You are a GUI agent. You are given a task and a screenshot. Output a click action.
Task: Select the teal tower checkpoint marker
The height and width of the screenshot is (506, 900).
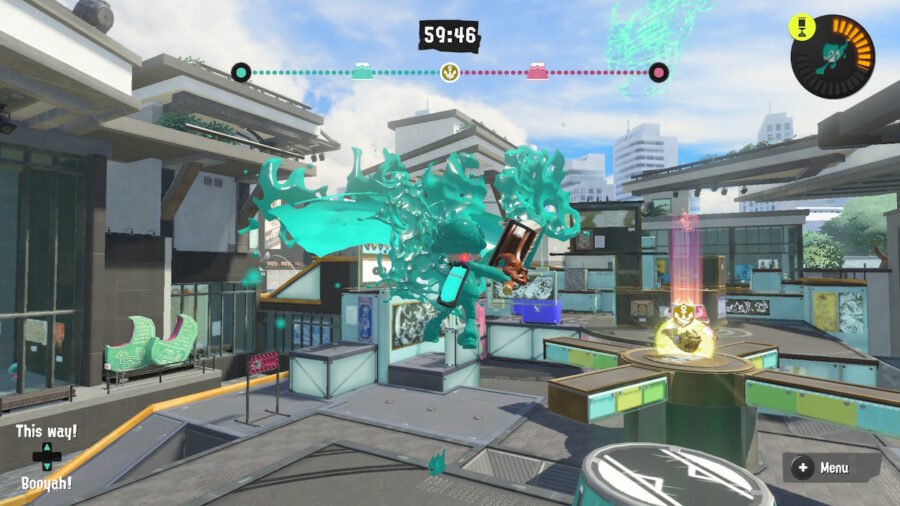pyautogui.click(x=362, y=71)
